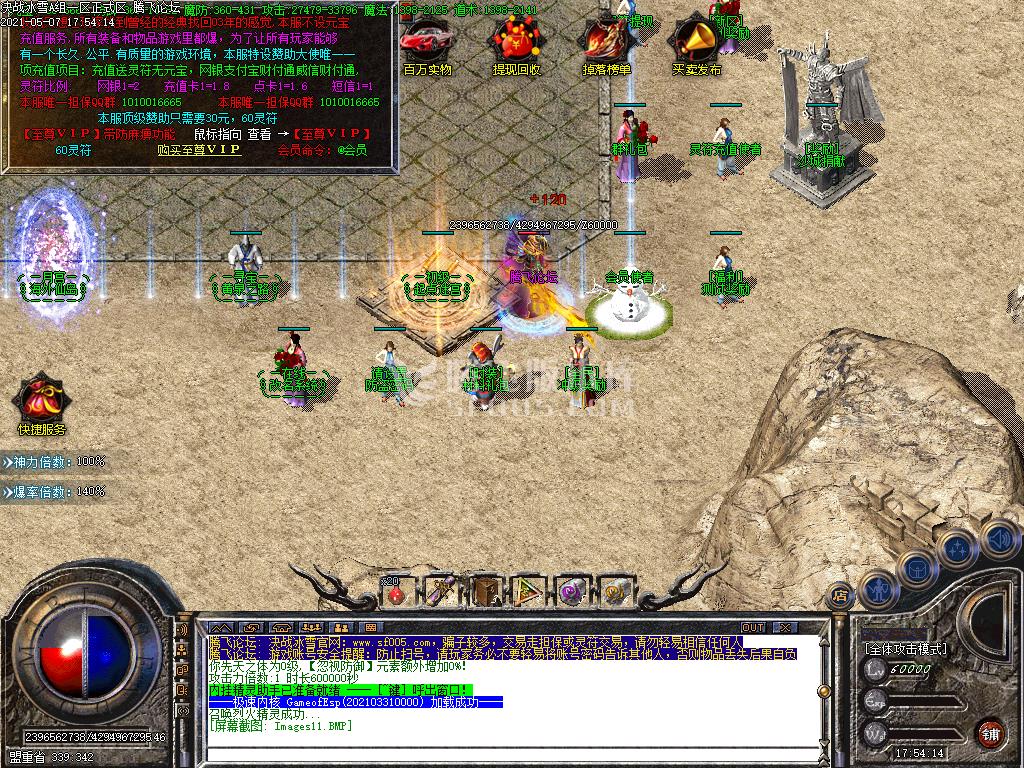Select the brown book hotbar slot
Screen dimensions: 1024x768
point(486,593)
